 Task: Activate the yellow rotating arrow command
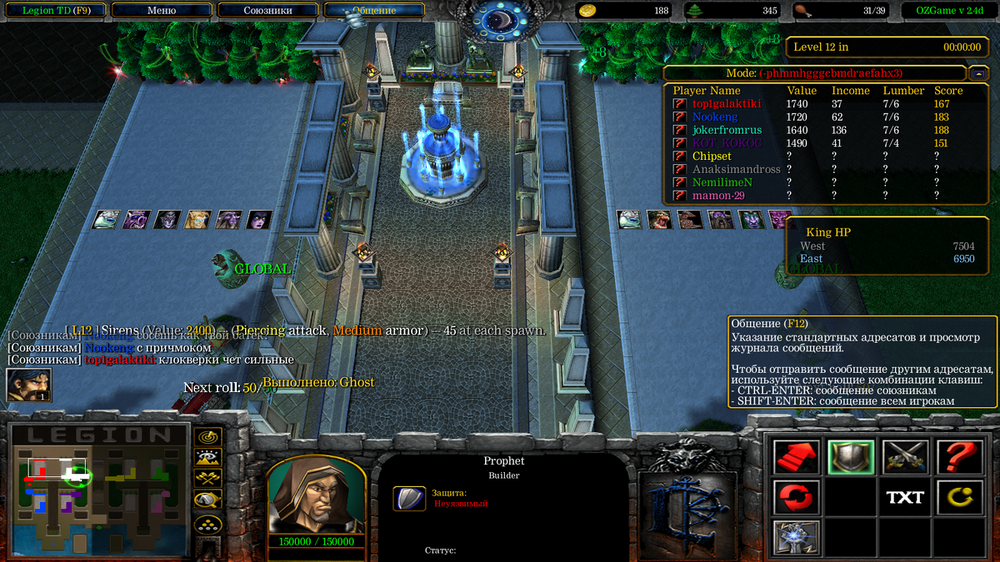957,496
